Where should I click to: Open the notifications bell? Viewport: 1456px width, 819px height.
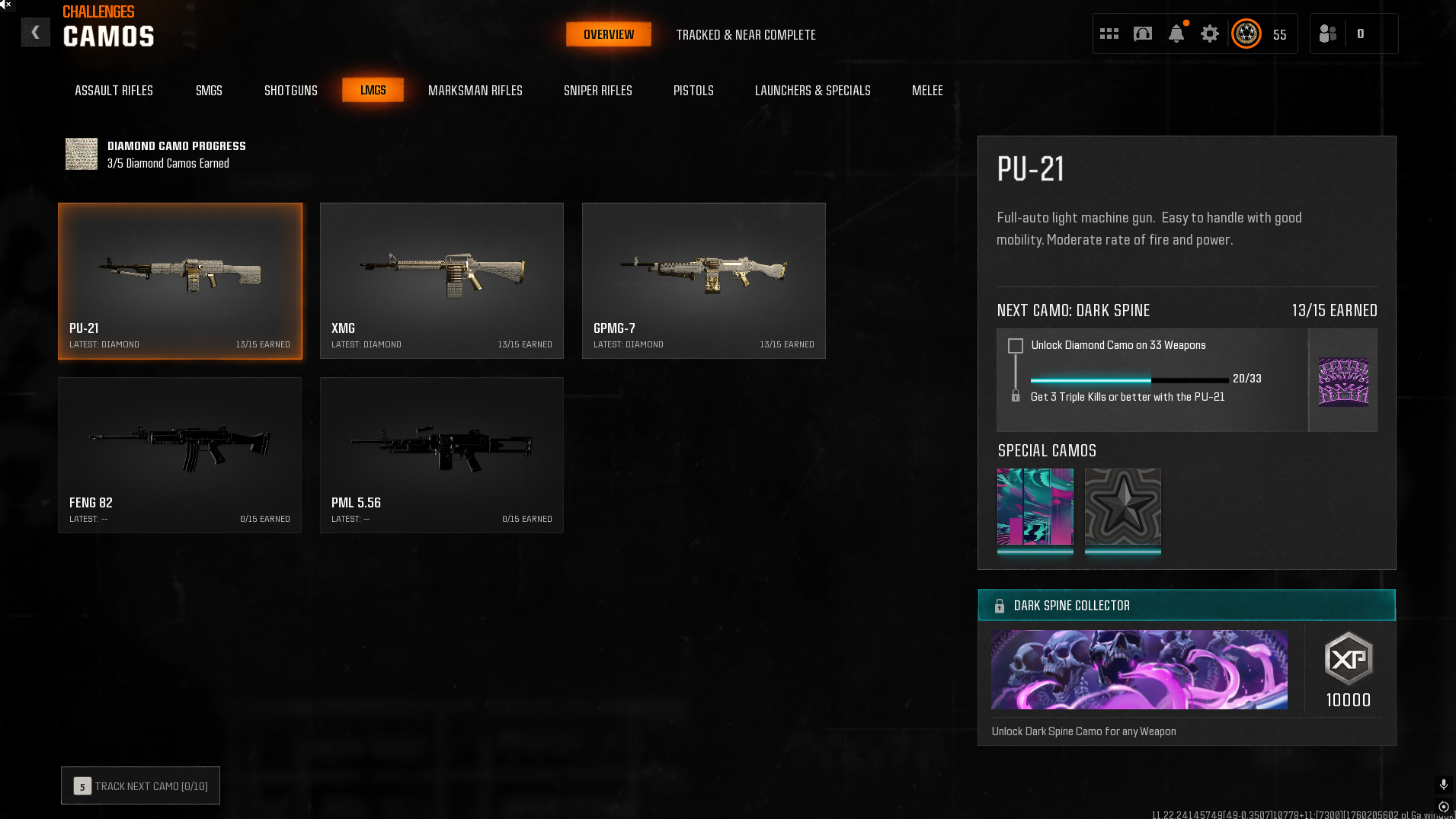[x=1176, y=34]
